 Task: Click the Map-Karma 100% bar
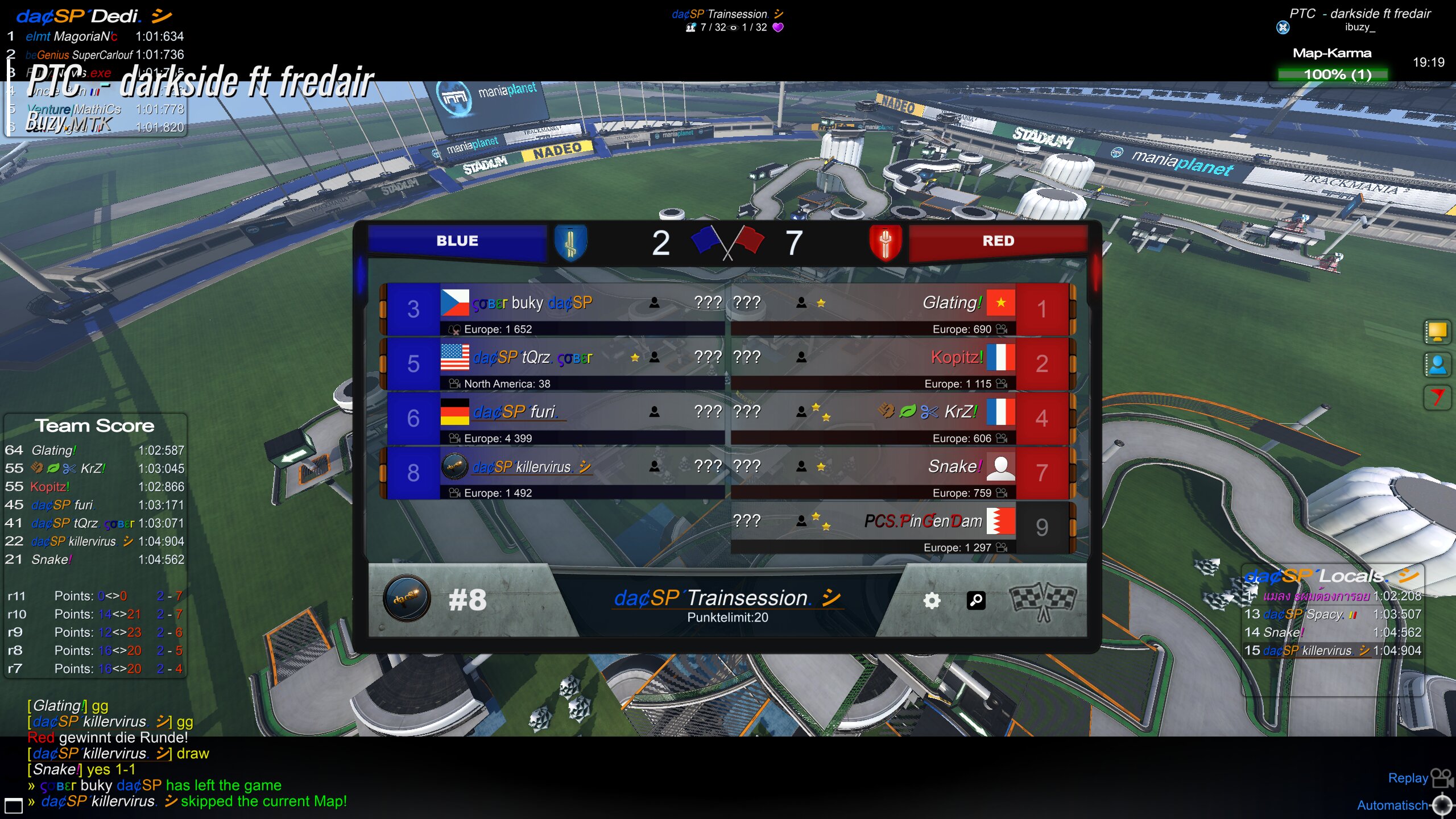(x=1333, y=75)
